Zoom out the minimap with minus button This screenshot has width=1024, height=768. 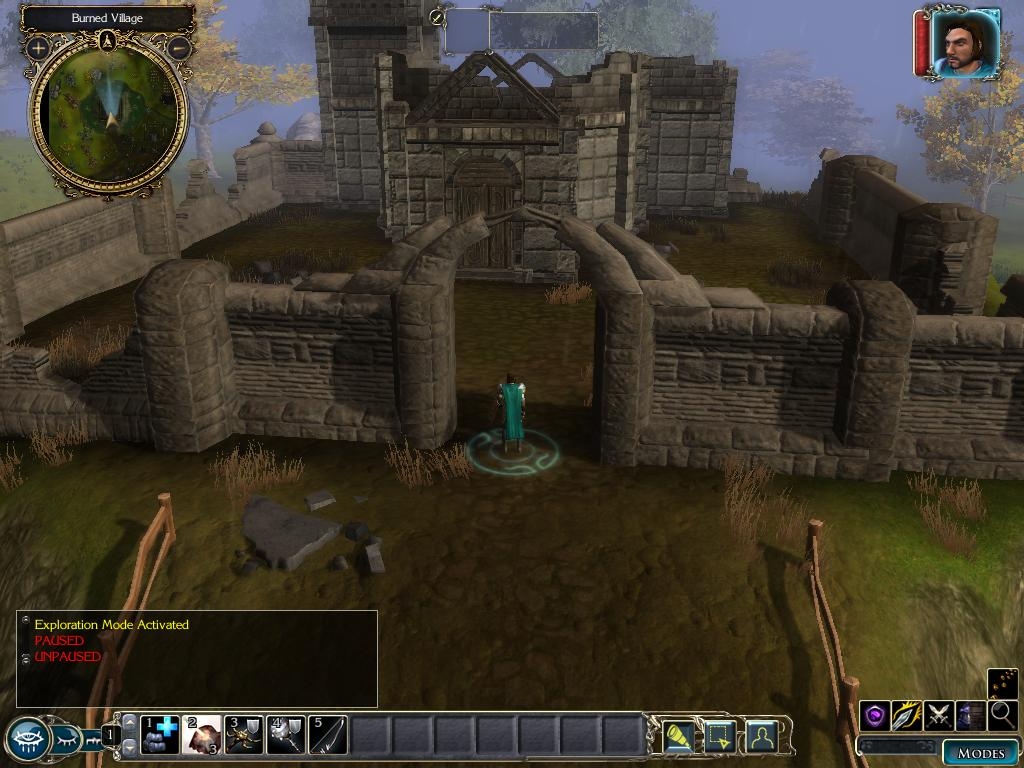click(x=180, y=48)
